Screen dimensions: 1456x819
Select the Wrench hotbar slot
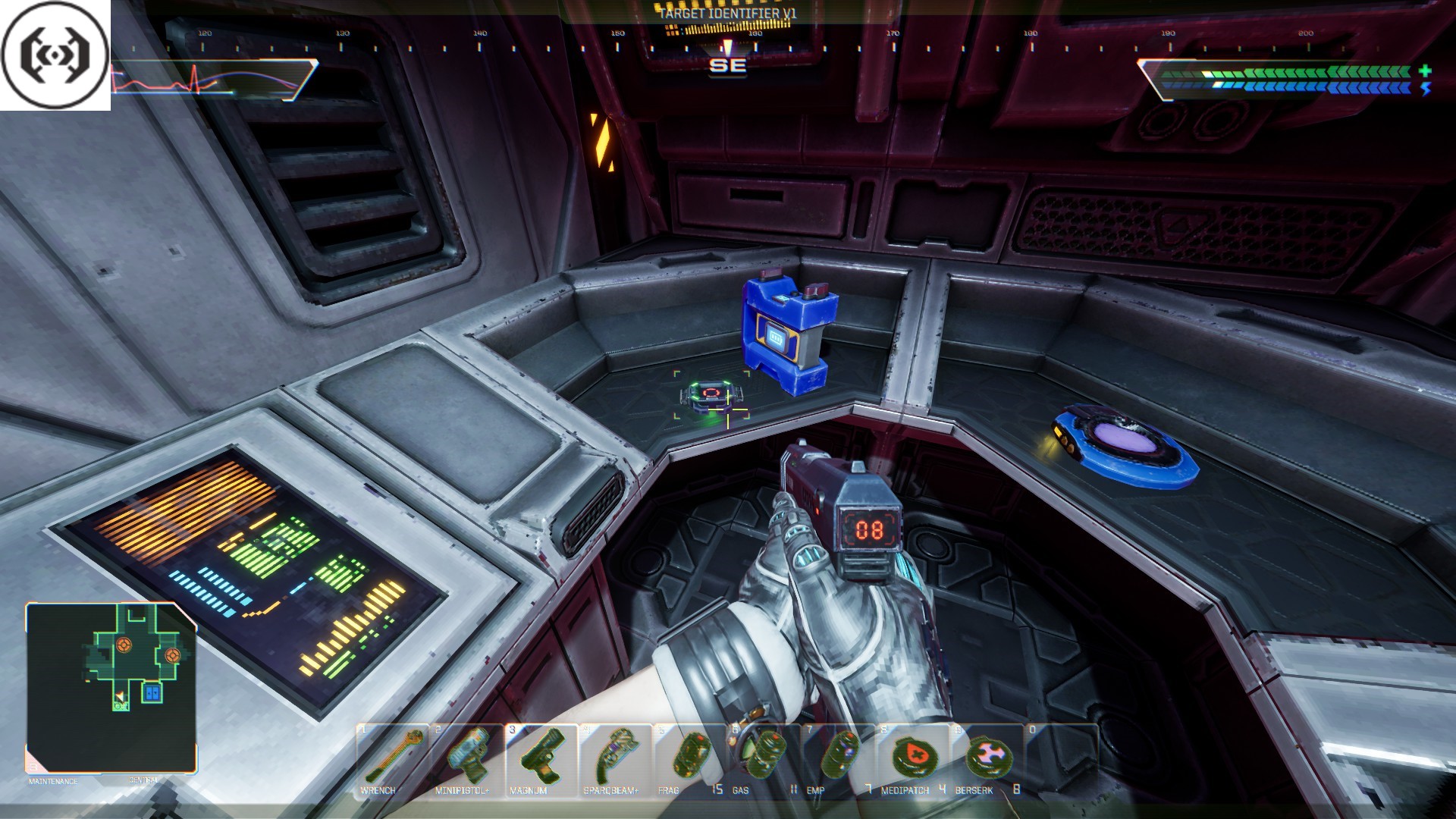click(393, 758)
